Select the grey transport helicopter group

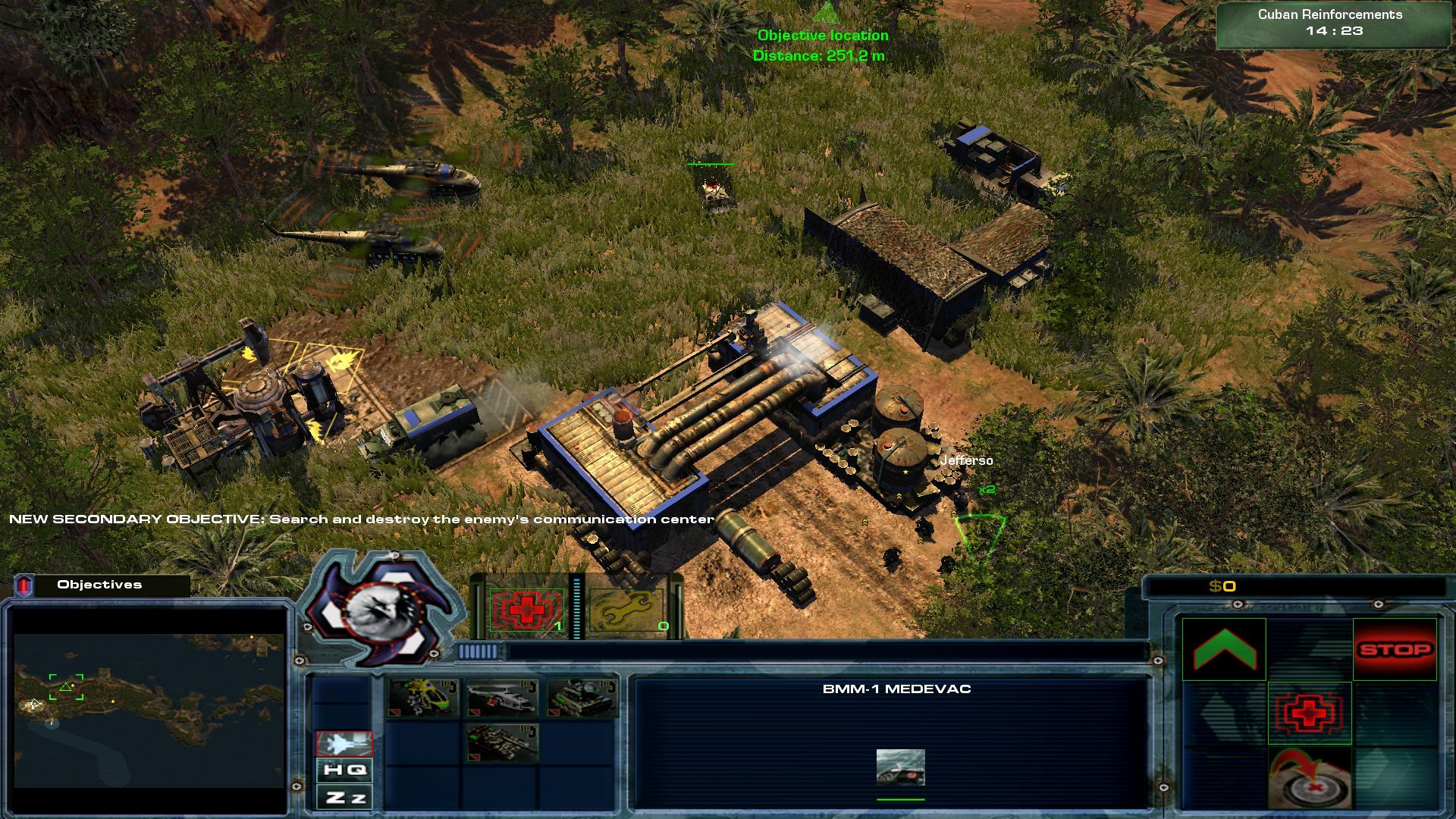501,698
